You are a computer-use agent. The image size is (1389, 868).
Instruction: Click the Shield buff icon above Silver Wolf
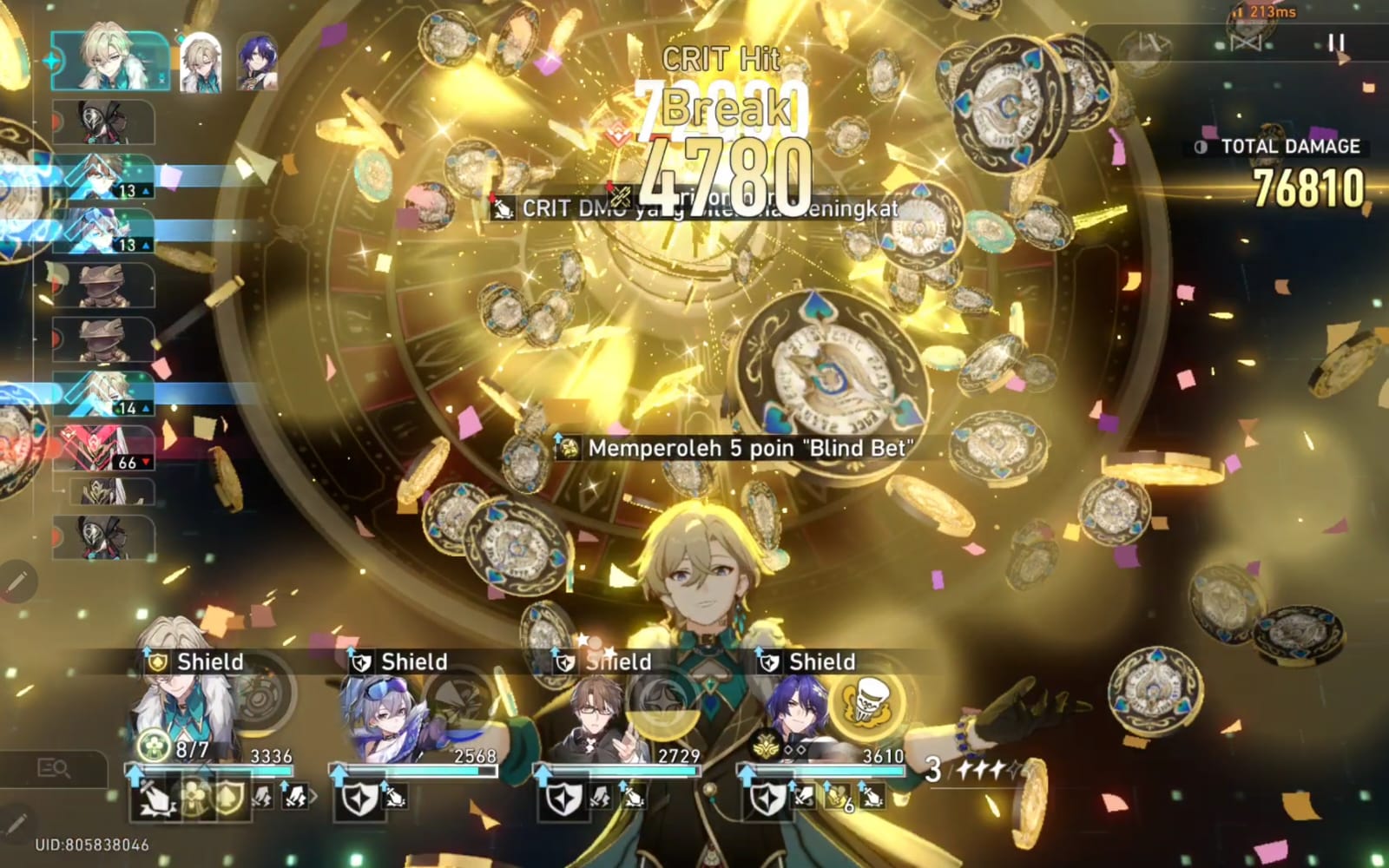coord(360,662)
